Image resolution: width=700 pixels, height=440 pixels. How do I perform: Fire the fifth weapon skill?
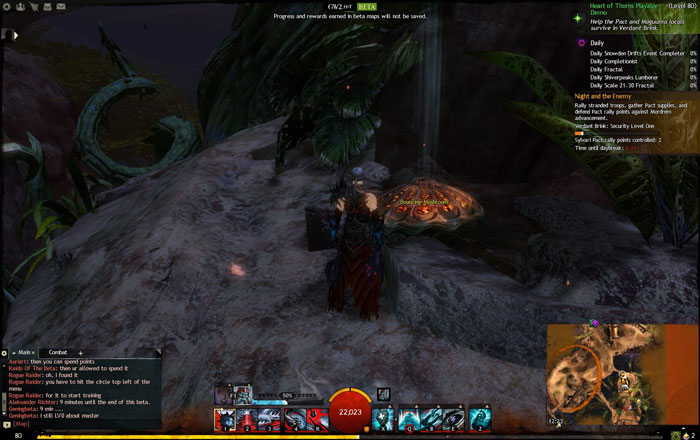click(x=315, y=418)
